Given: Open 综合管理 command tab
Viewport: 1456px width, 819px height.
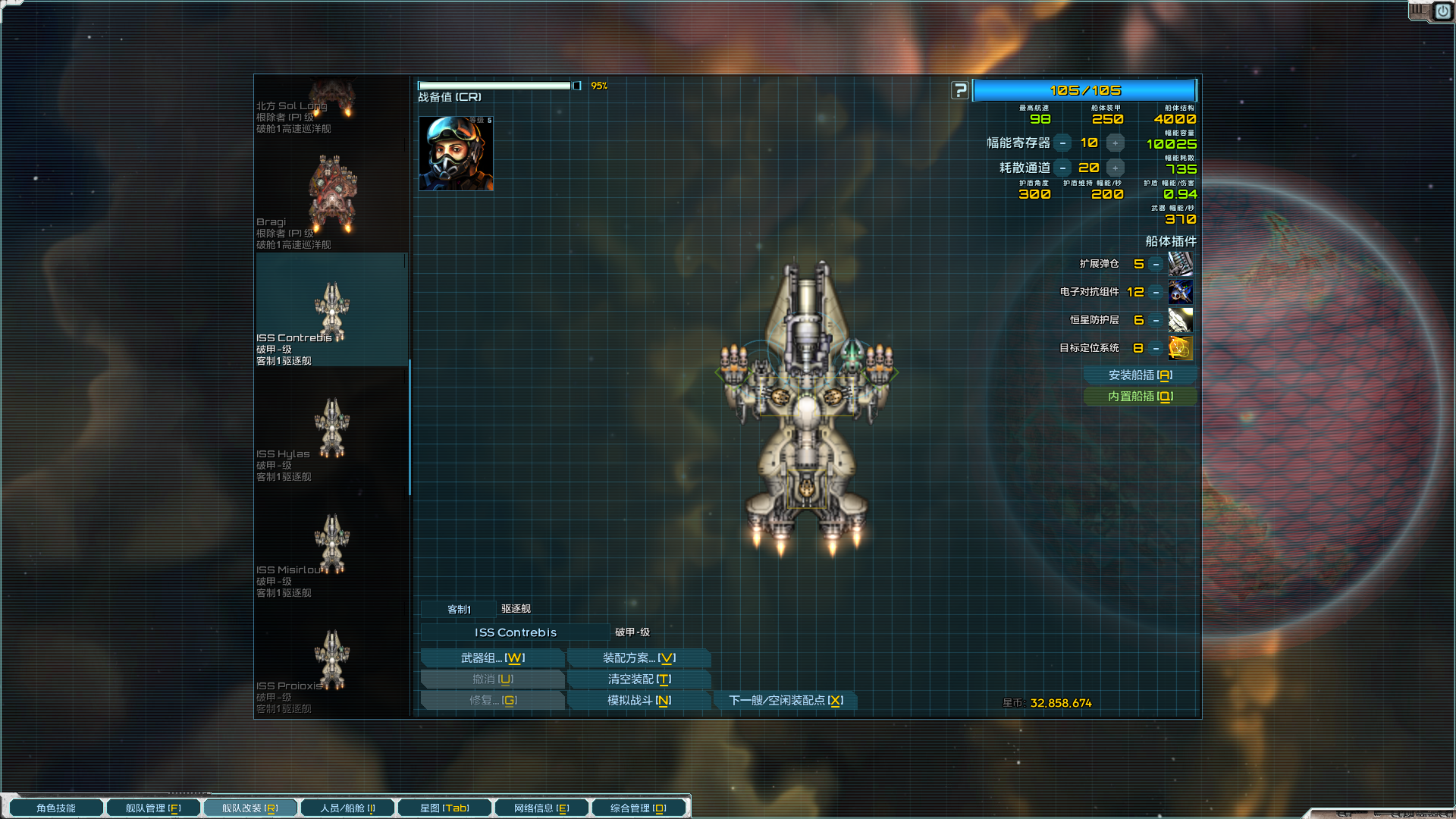Looking at the screenshot, I should click(x=639, y=808).
